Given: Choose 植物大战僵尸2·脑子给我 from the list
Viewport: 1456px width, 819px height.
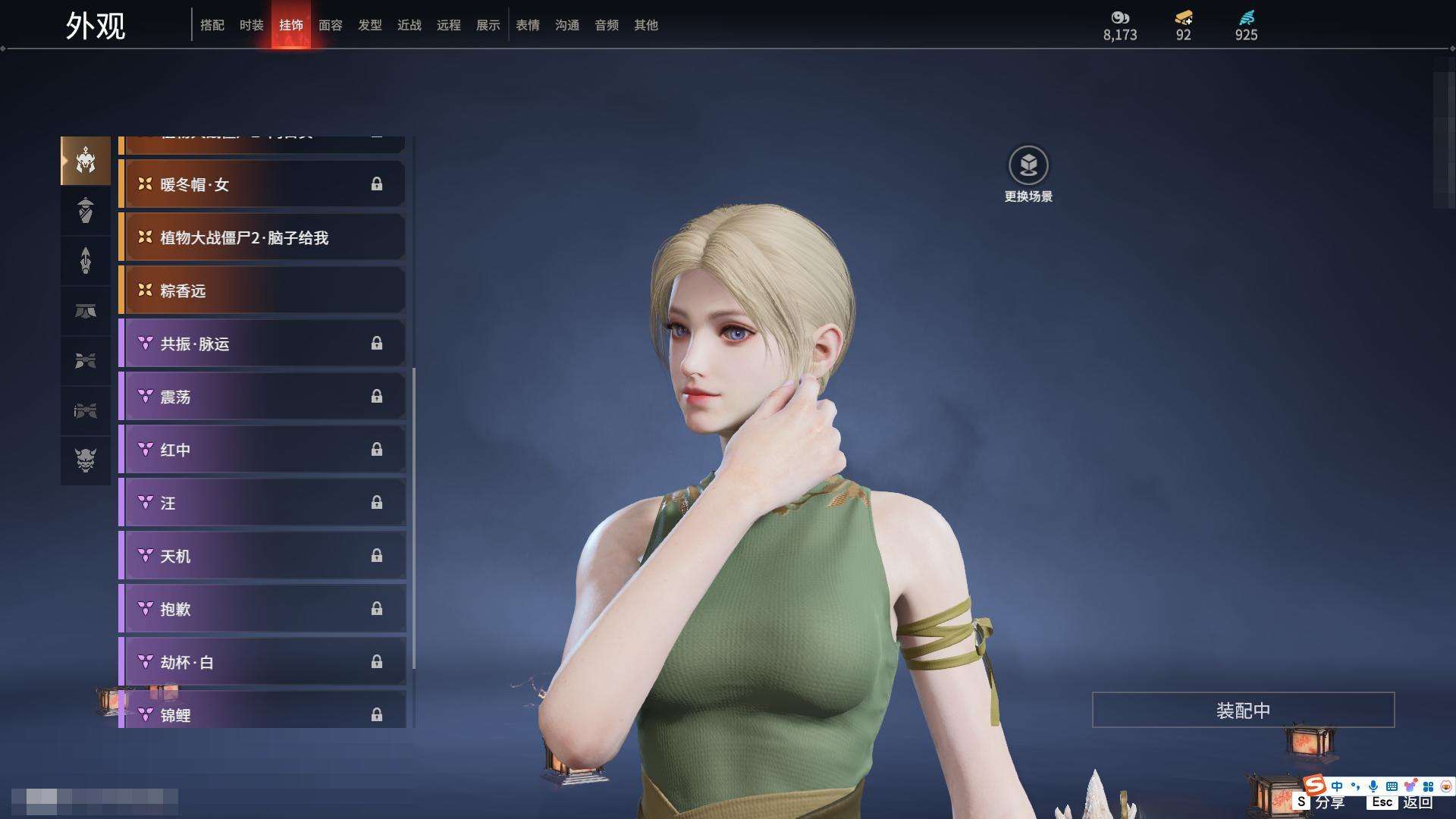Looking at the screenshot, I should click(262, 237).
